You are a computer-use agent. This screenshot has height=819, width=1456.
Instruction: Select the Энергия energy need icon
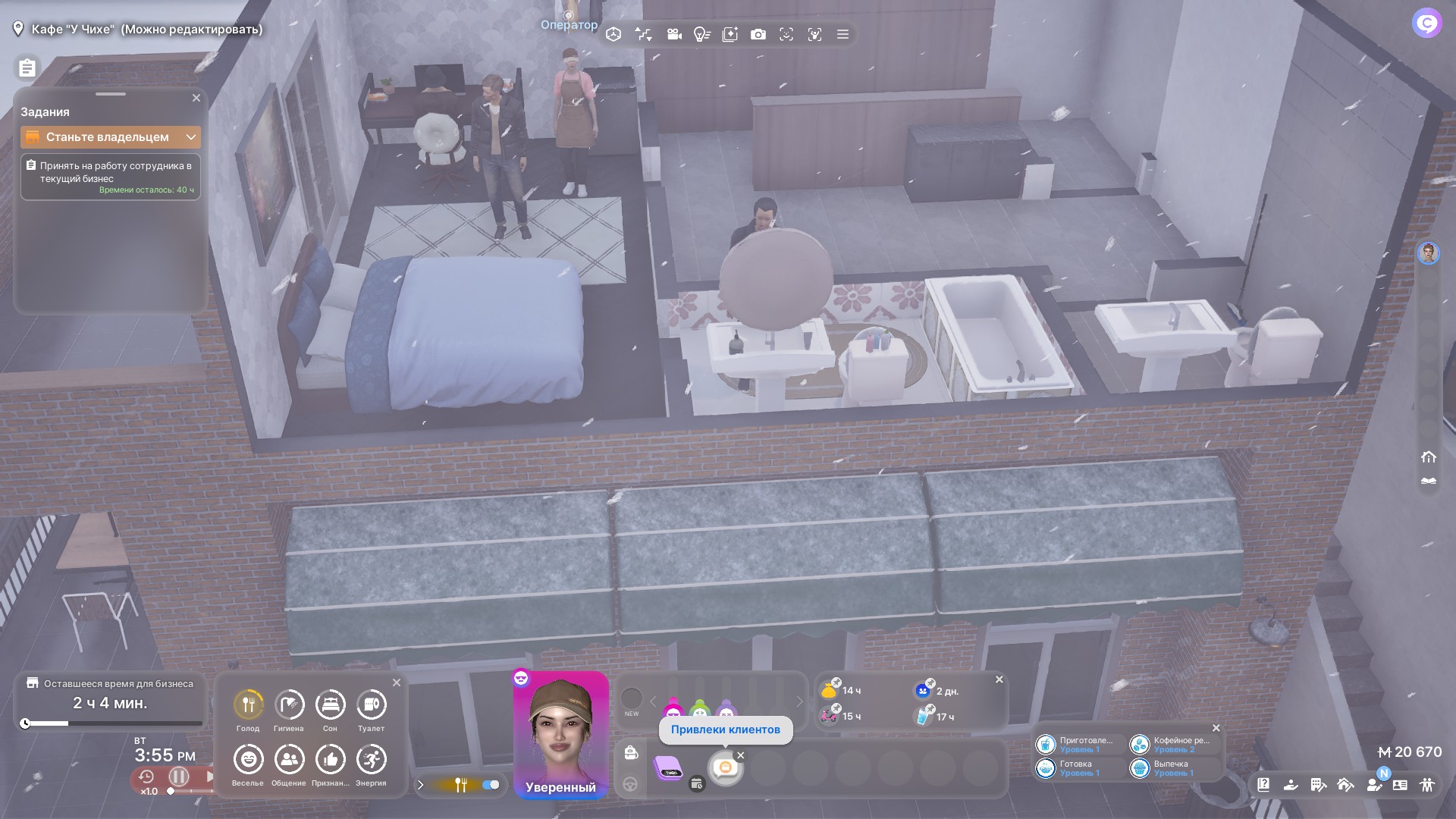371,759
